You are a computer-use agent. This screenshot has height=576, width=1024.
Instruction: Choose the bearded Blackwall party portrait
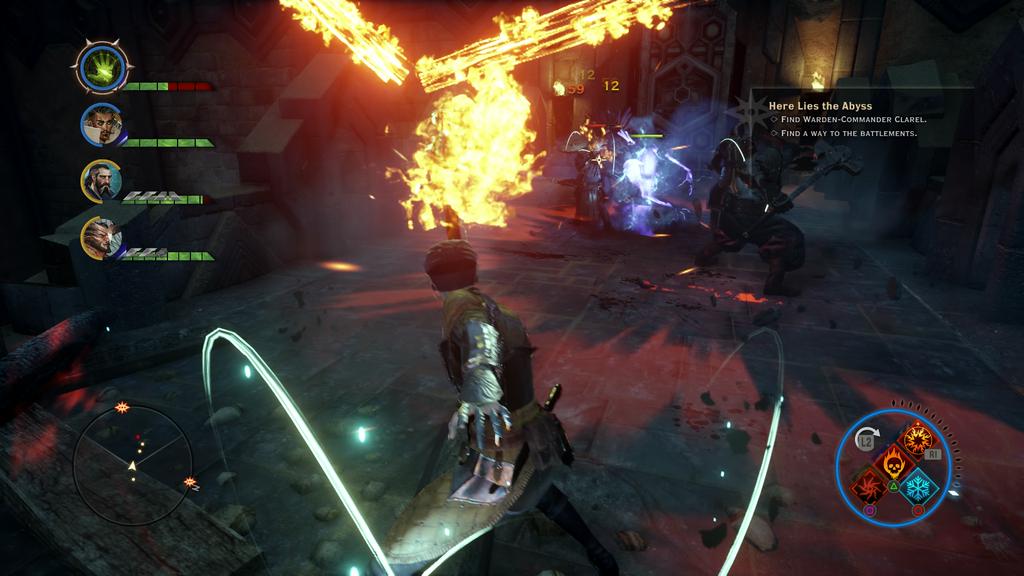pyautogui.click(x=102, y=181)
